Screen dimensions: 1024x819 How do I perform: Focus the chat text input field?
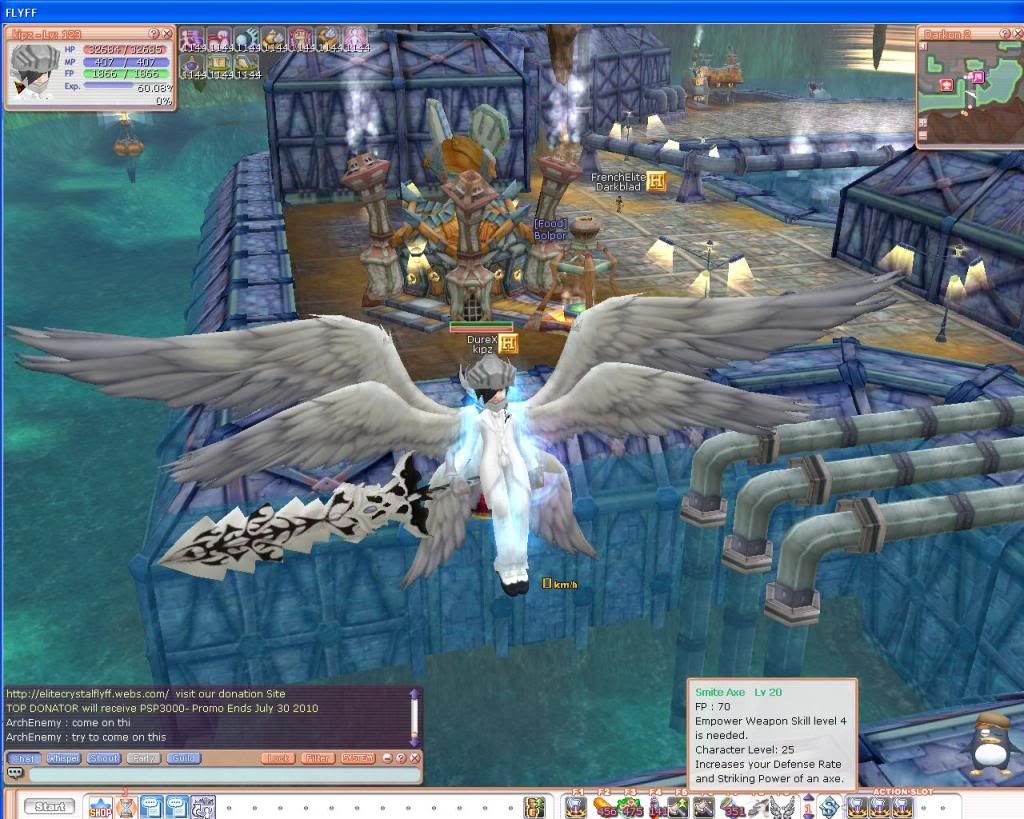coord(220,775)
